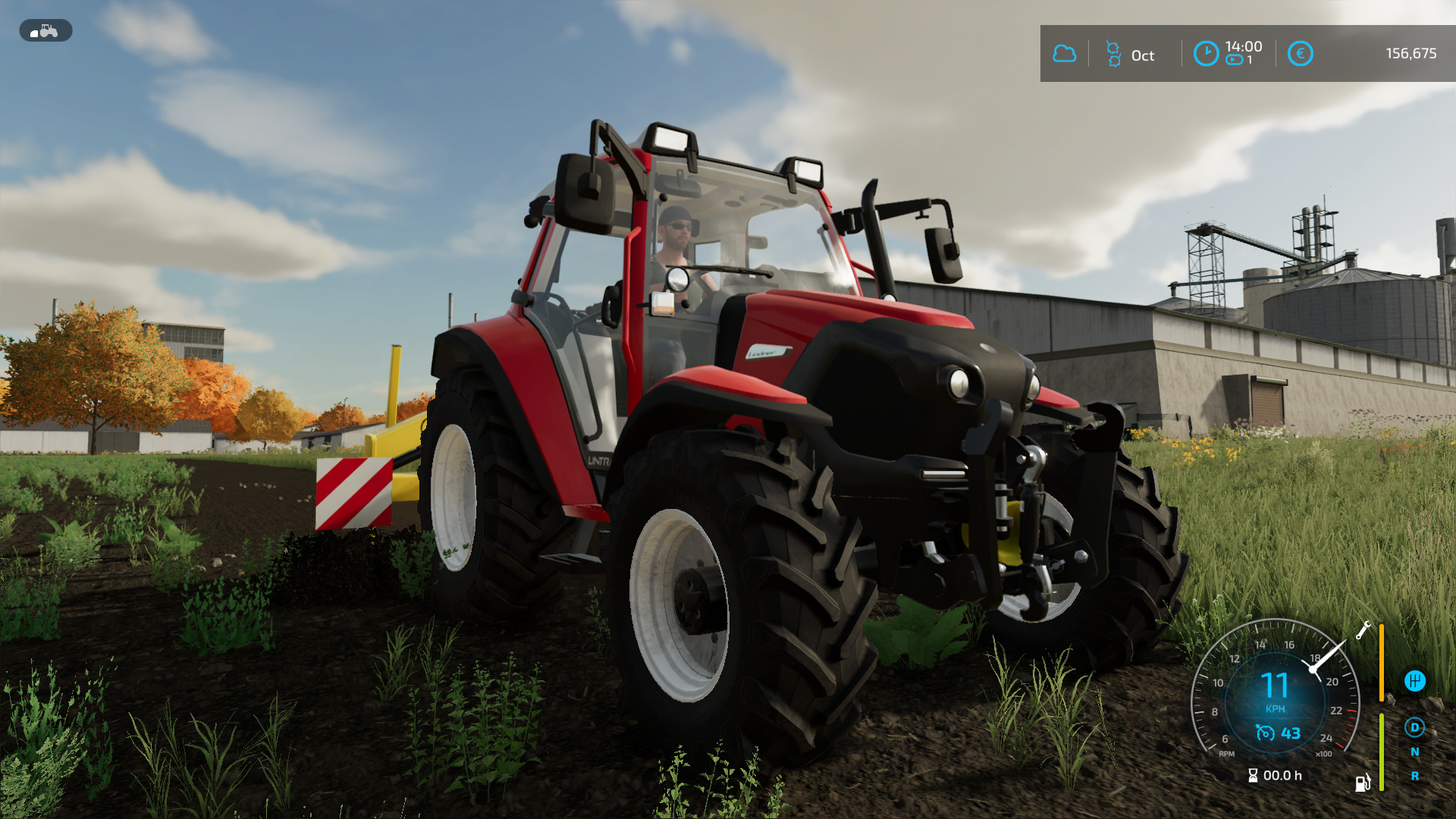Click the euro coin icon near the money balance
1456x819 pixels.
click(x=1300, y=52)
